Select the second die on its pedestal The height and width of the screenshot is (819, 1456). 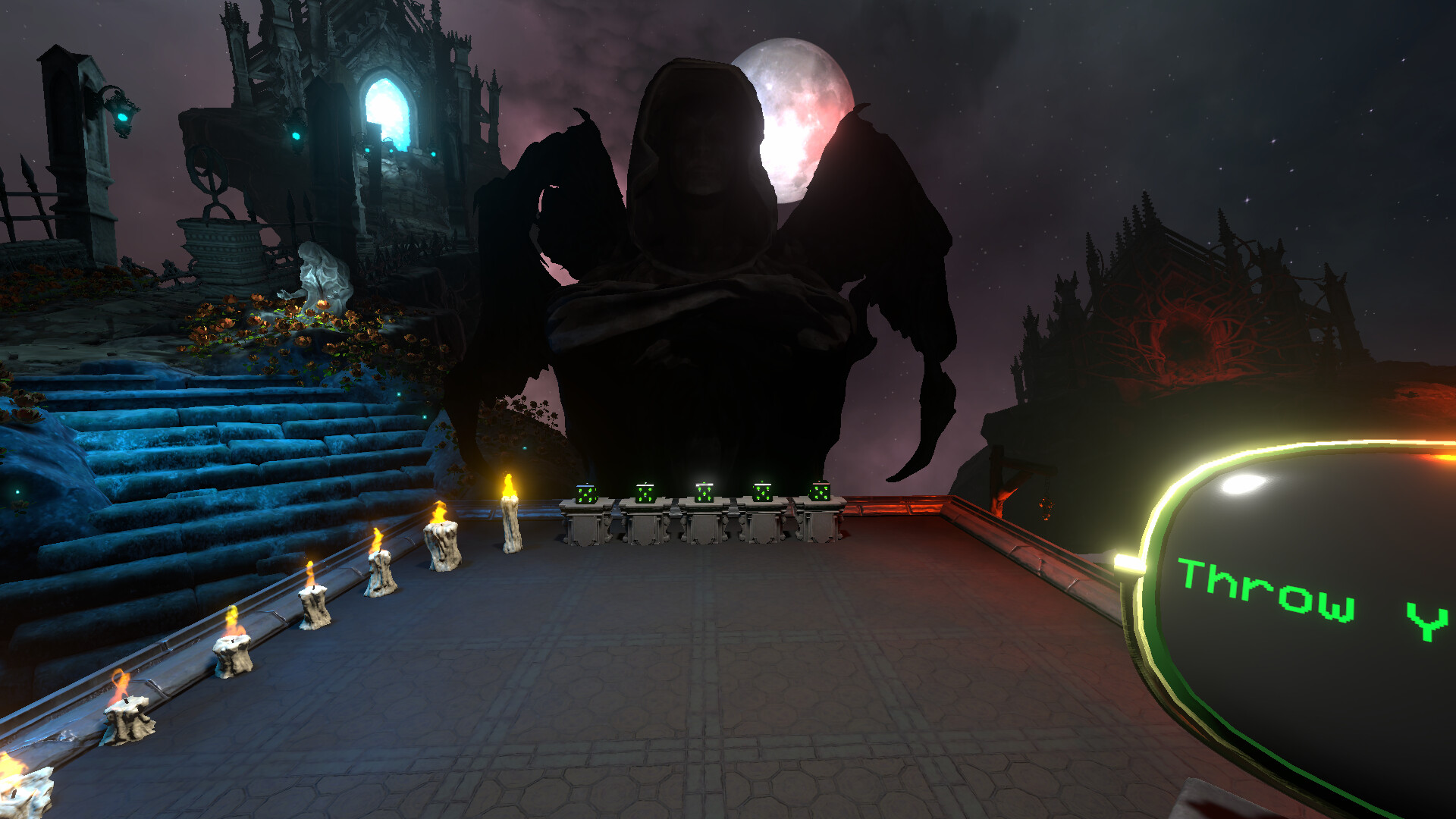645,491
